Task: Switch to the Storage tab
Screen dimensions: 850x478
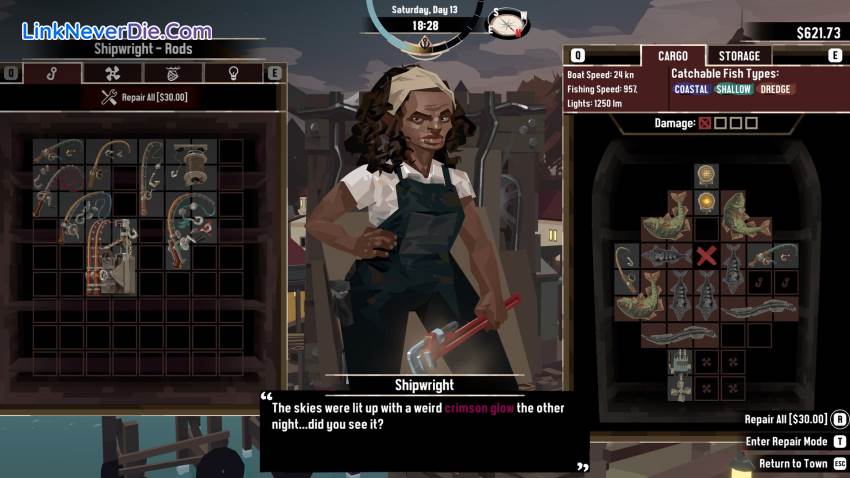Action: [739, 56]
